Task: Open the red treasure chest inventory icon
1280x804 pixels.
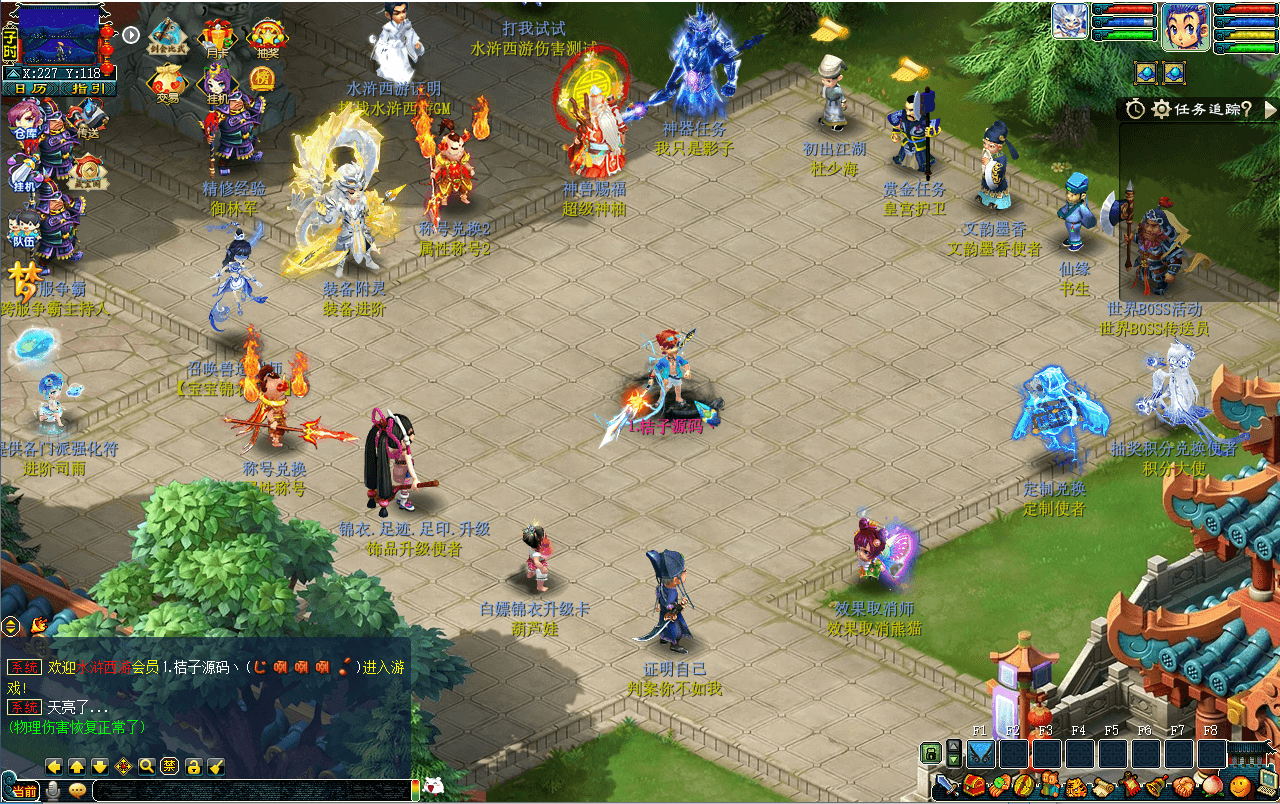Action: point(974,786)
